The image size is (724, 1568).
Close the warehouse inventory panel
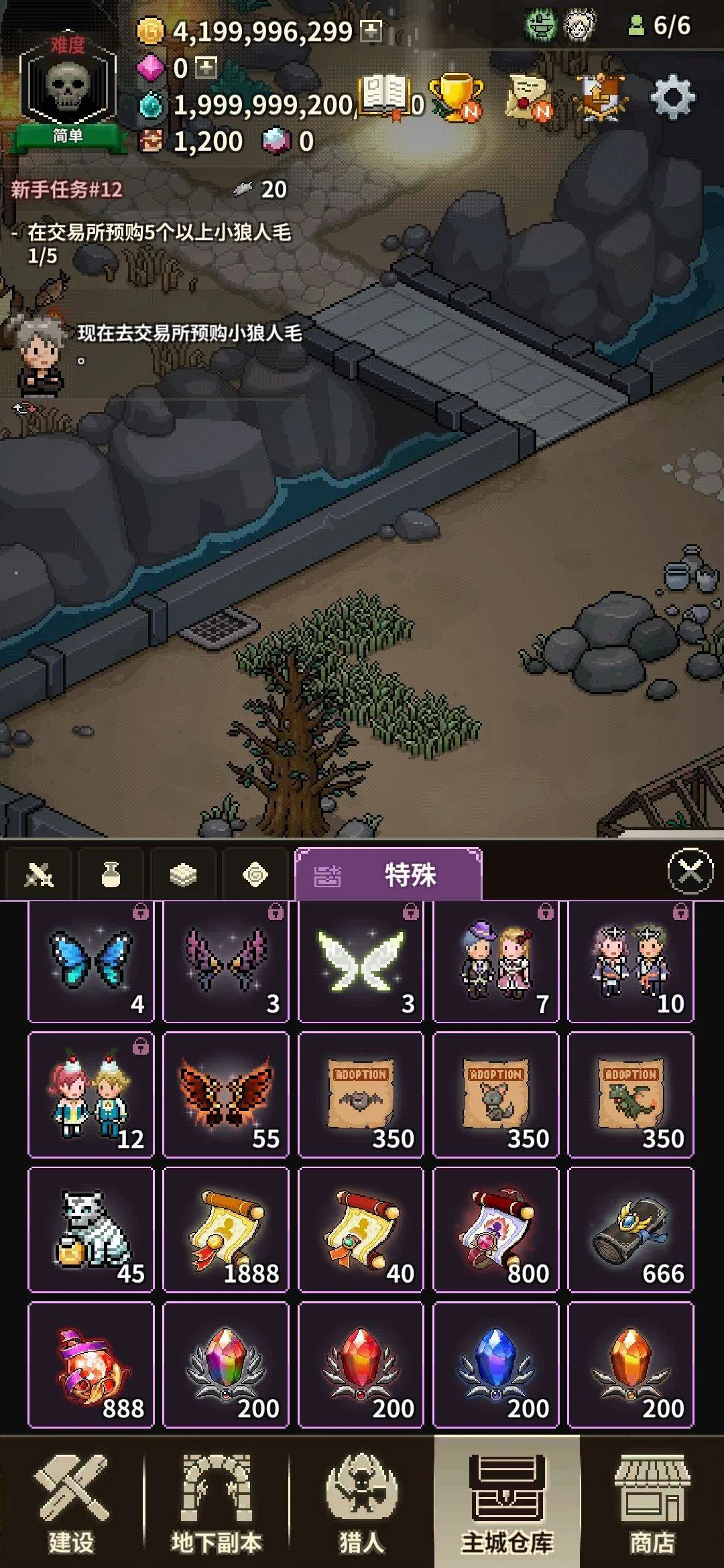coord(690,871)
